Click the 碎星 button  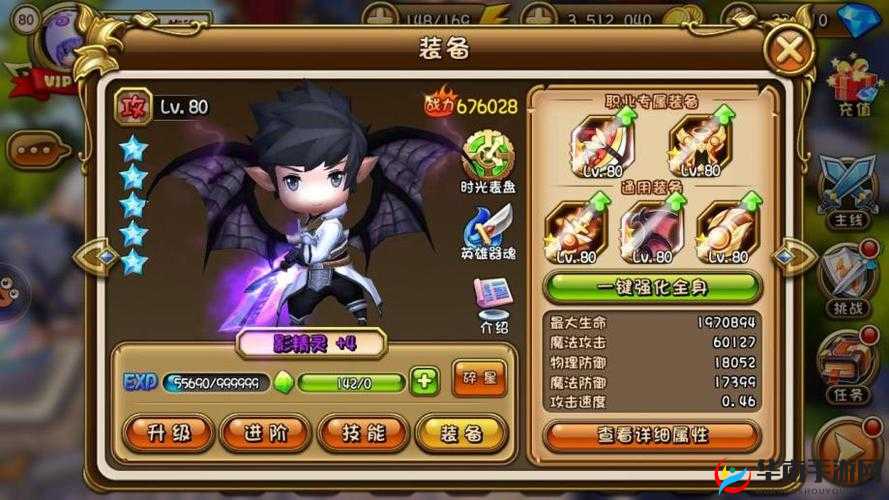coord(479,378)
